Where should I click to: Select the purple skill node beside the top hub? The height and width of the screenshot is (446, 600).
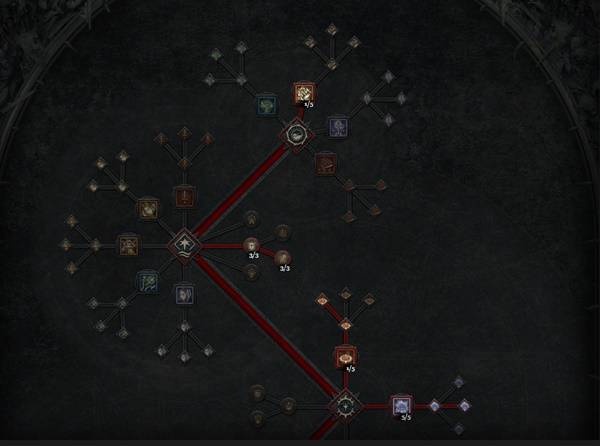pyautogui.click(x=338, y=125)
